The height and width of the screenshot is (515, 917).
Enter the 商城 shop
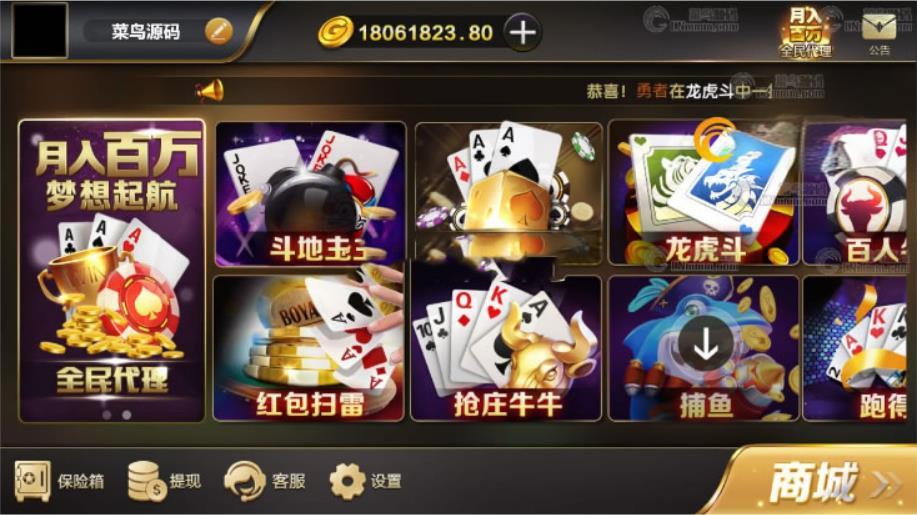pos(825,483)
